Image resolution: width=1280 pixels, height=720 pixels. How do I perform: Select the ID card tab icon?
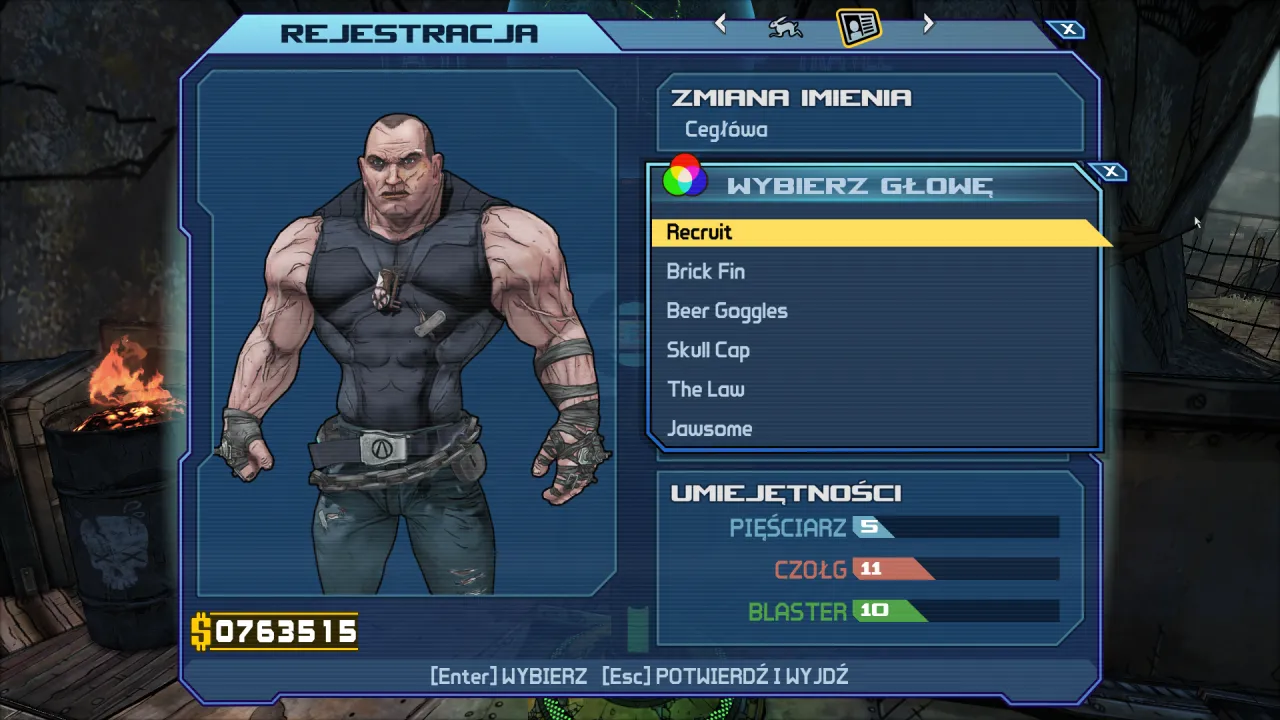858,25
